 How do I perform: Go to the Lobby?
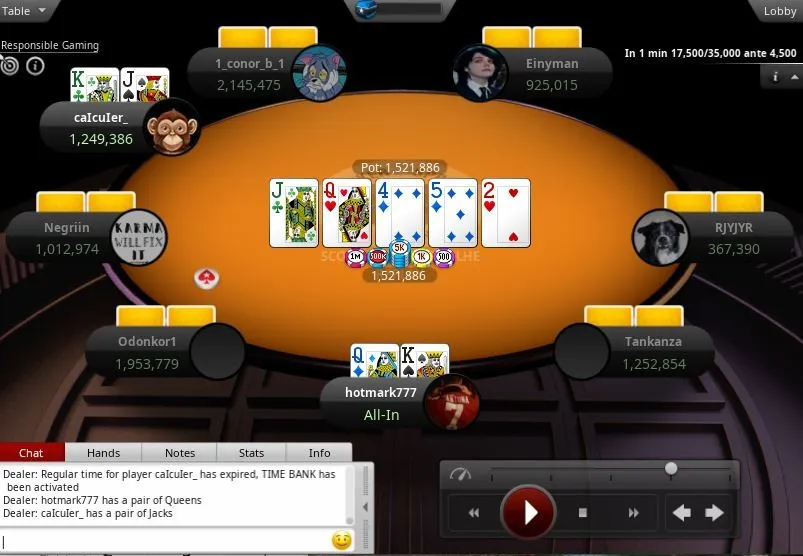(x=779, y=11)
